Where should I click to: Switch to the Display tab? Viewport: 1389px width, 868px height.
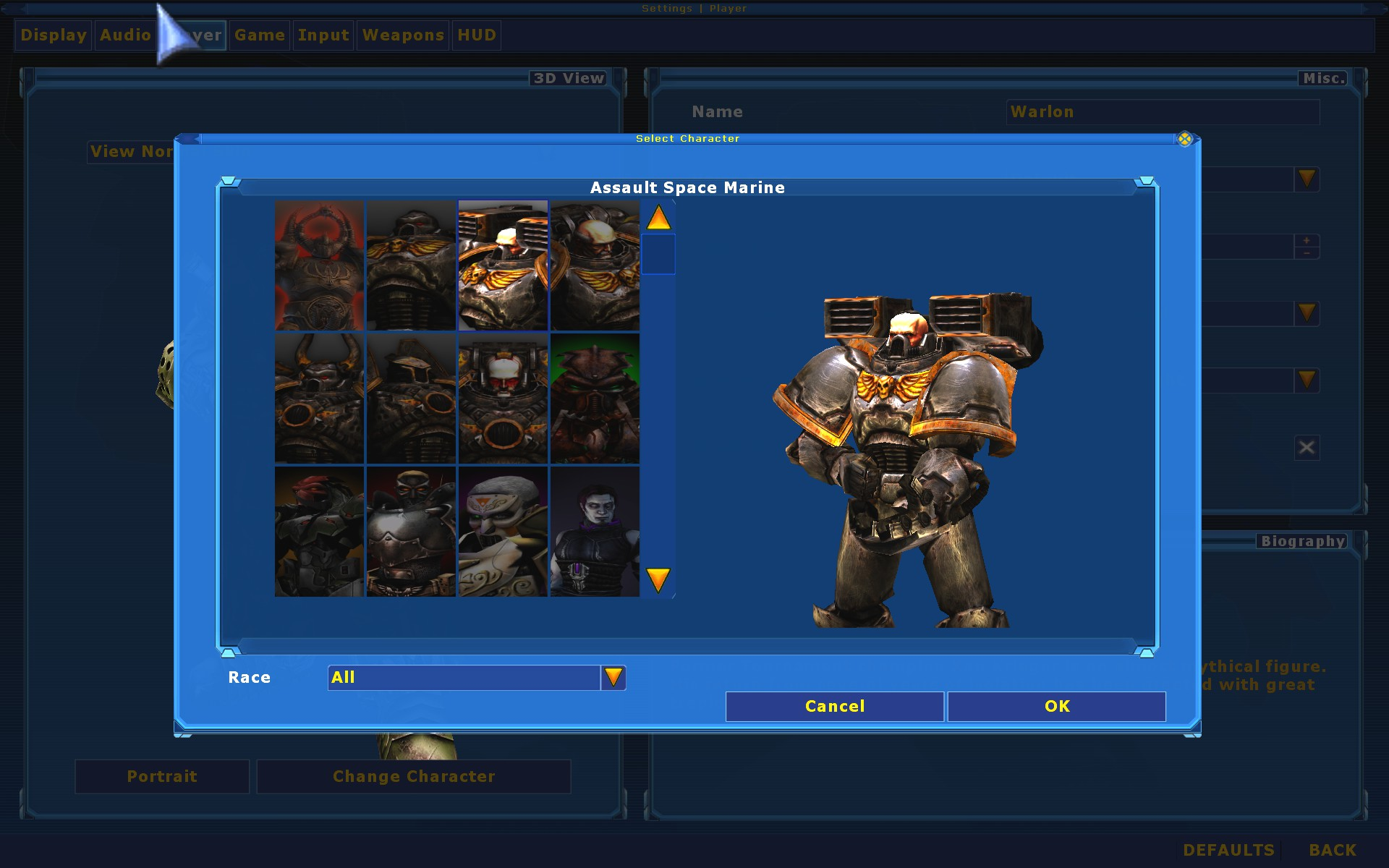point(52,35)
